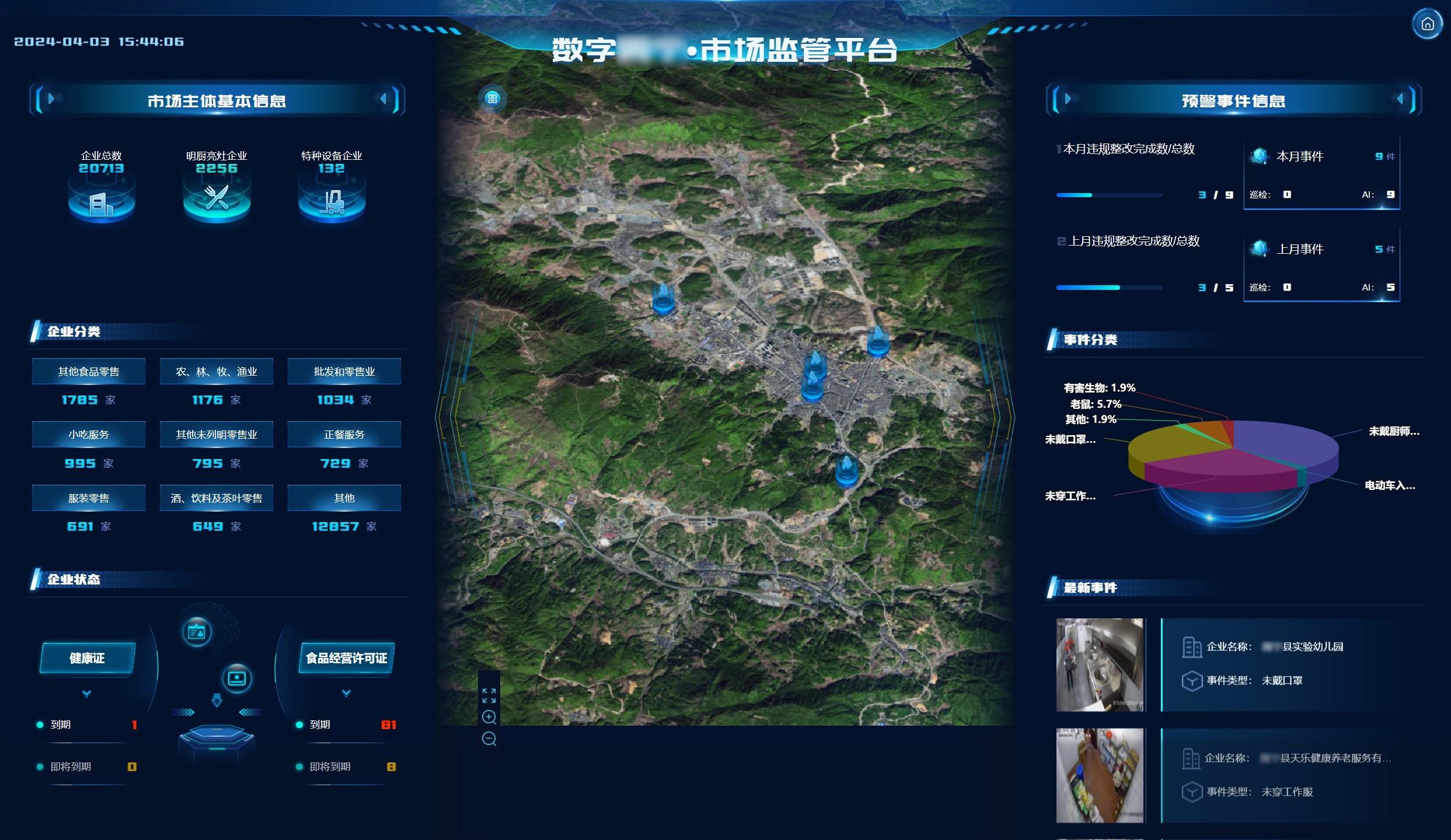This screenshot has height=840, width=1451.
Task: Click the 本月违规整改 progress bar
Action: tap(1109, 195)
